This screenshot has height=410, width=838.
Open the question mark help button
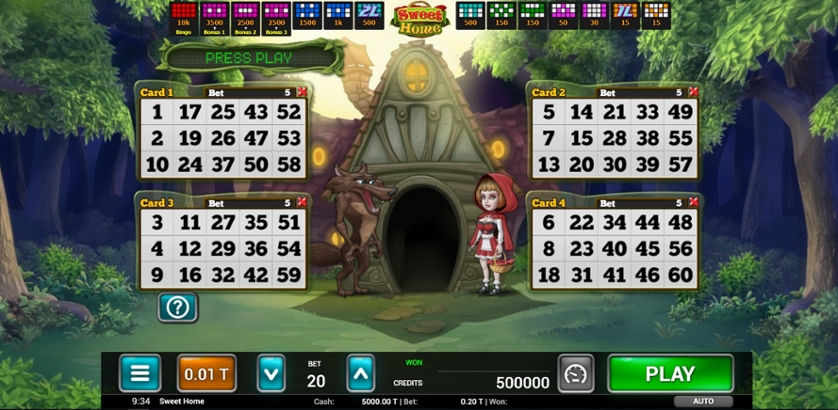tap(178, 307)
